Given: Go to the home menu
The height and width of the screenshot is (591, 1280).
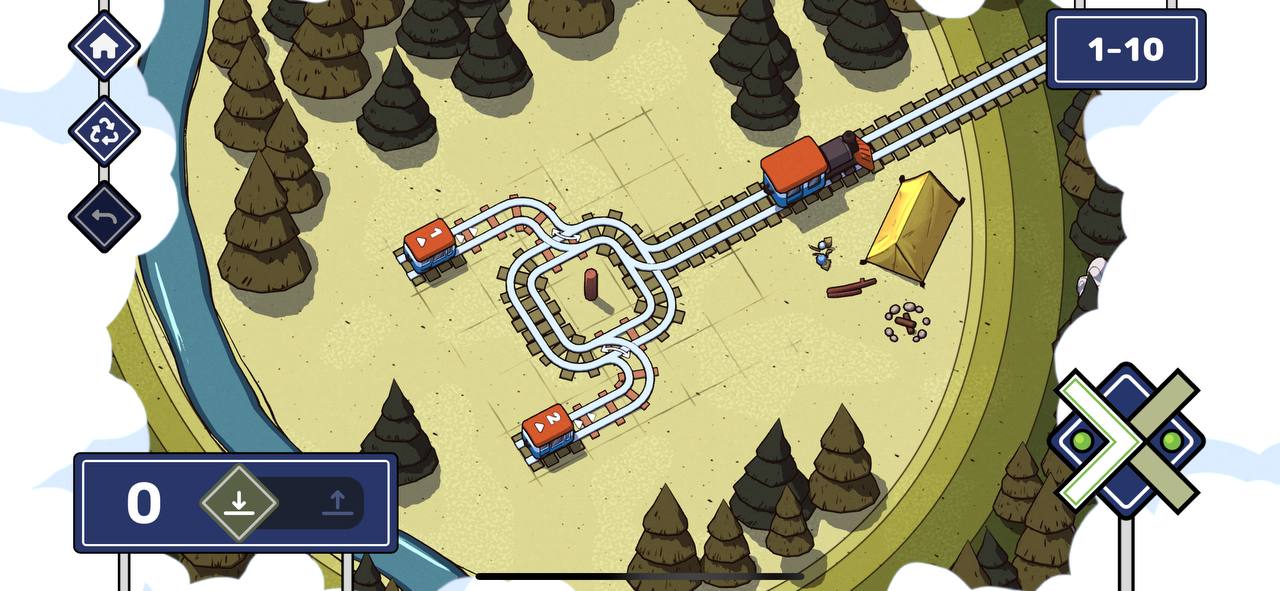Looking at the screenshot, I should tap(104, 46).
